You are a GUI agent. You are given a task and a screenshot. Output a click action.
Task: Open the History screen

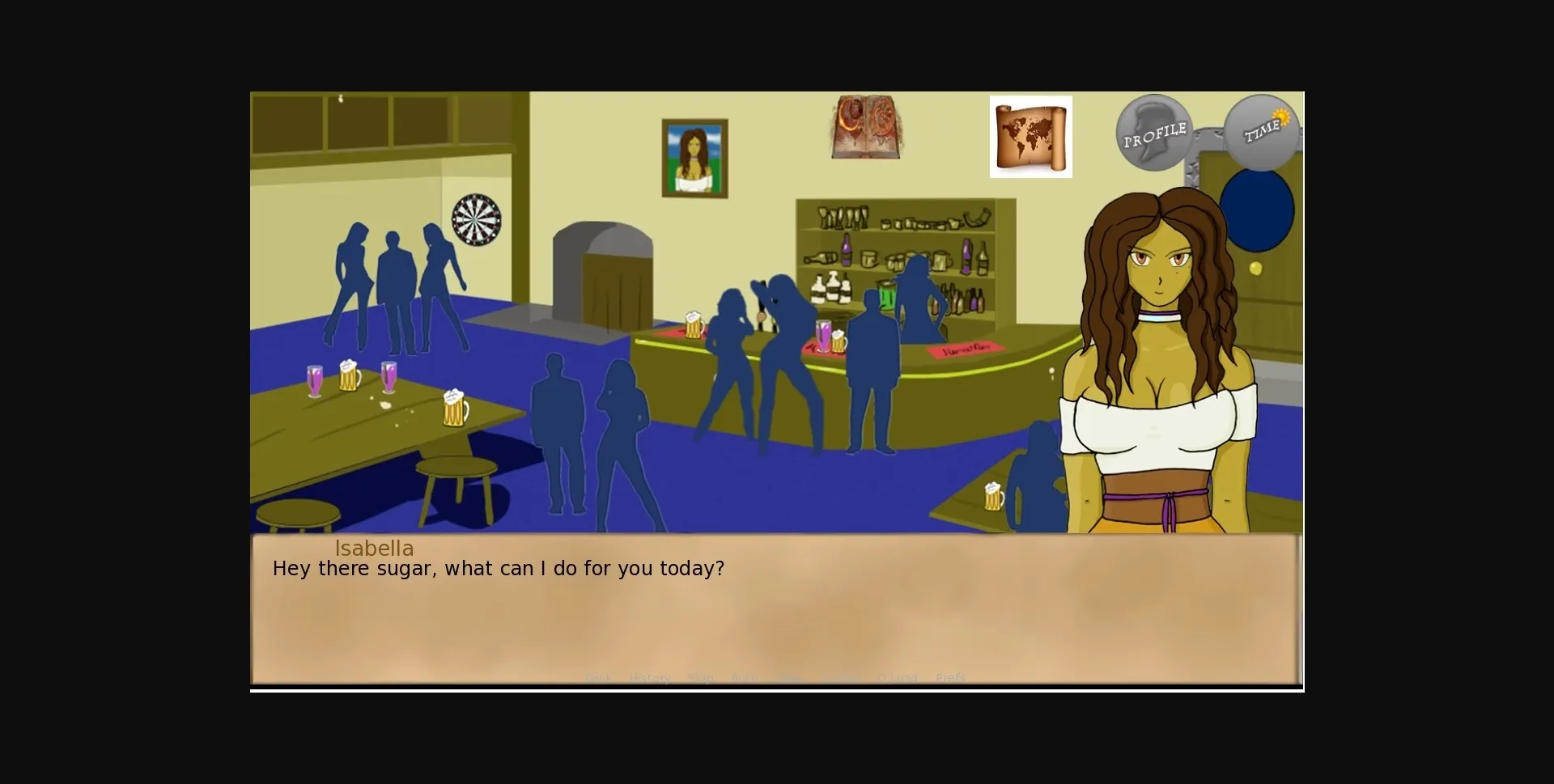coord(650,678)
